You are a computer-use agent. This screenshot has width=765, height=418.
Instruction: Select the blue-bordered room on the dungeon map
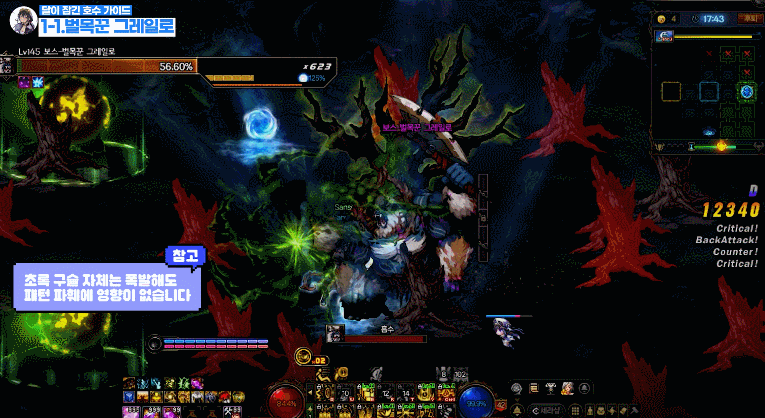(708, 92)
